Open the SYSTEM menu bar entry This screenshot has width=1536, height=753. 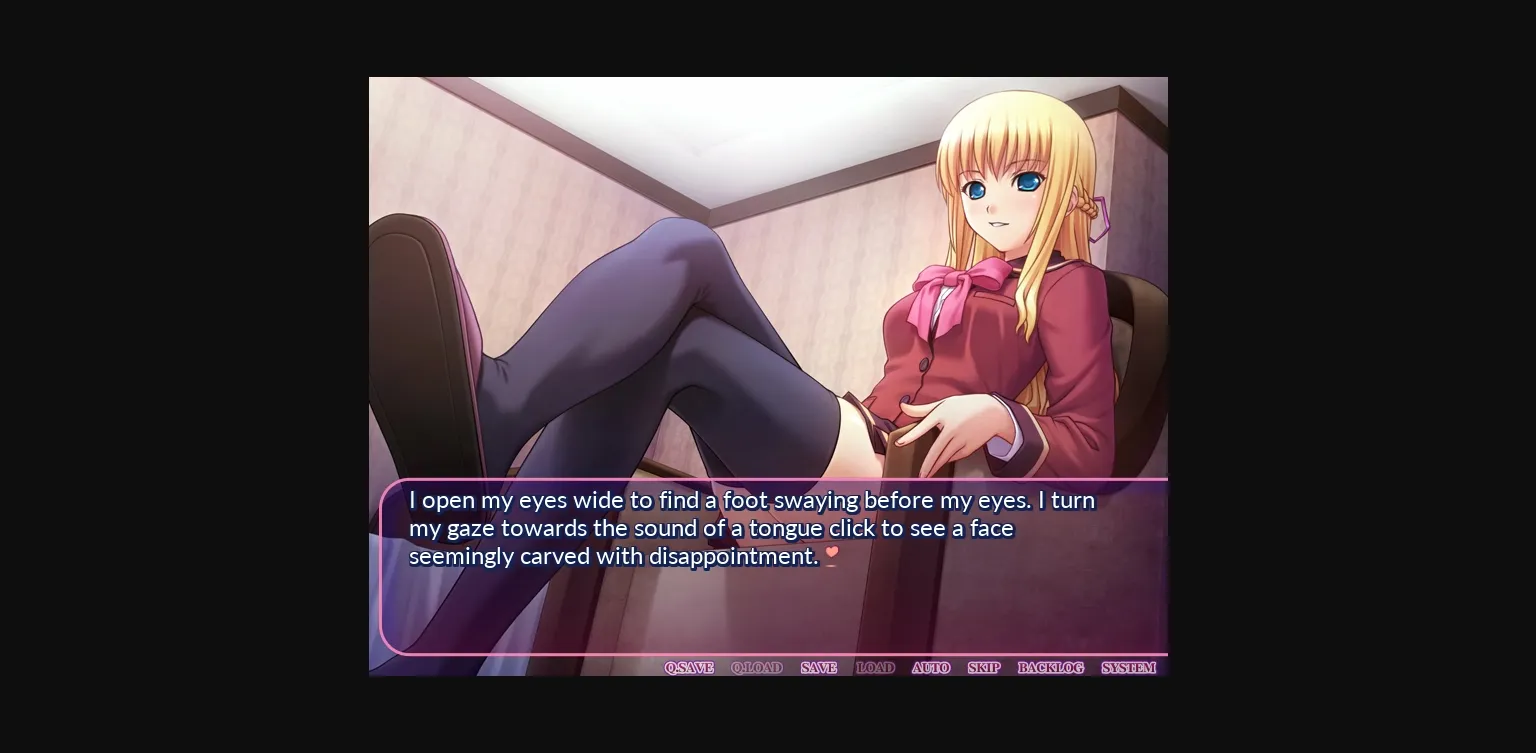click(1127, 667)
